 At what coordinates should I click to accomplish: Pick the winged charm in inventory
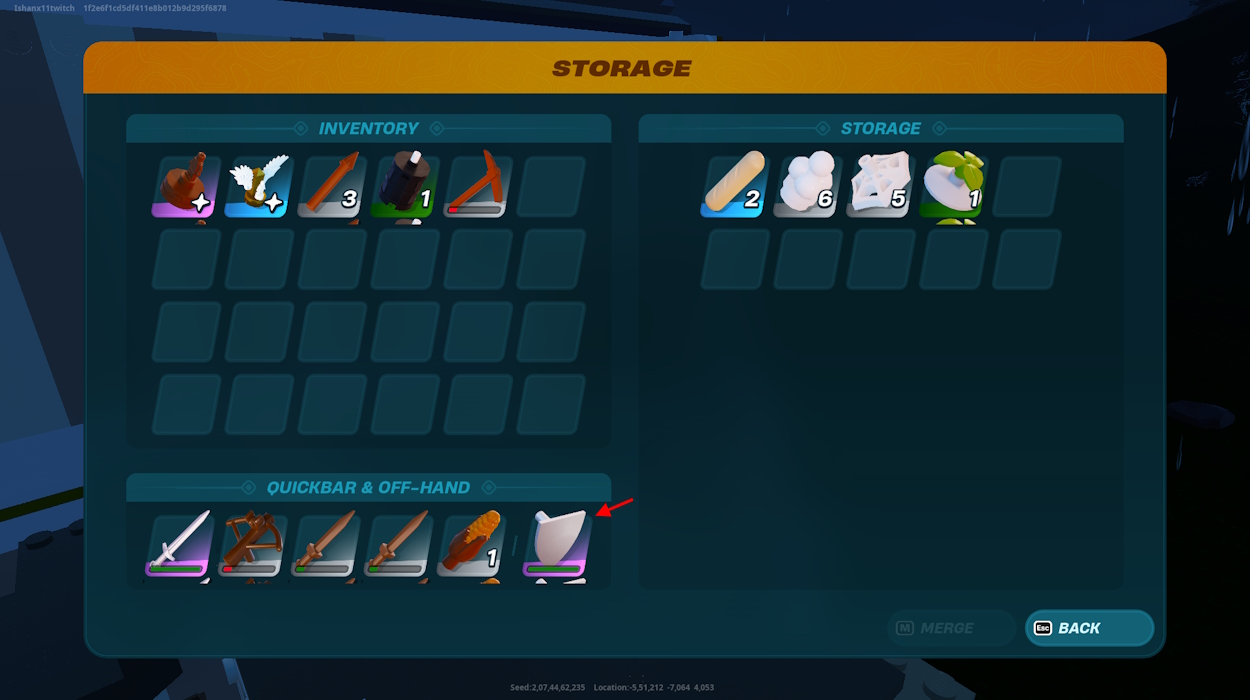(x=259, y=186)
